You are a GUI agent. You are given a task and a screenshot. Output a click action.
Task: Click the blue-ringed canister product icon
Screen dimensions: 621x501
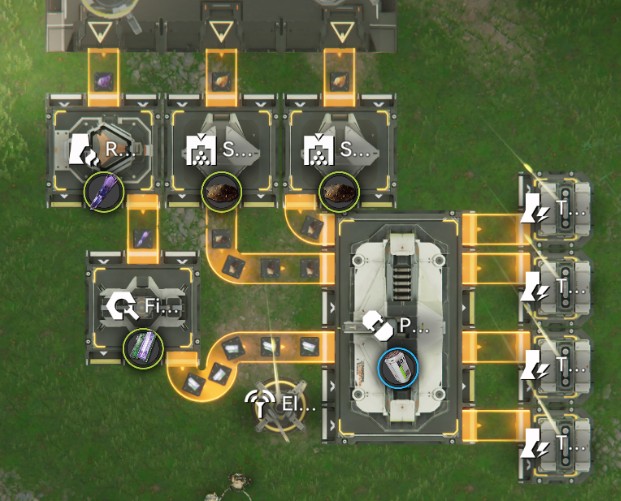pos(396,365)
